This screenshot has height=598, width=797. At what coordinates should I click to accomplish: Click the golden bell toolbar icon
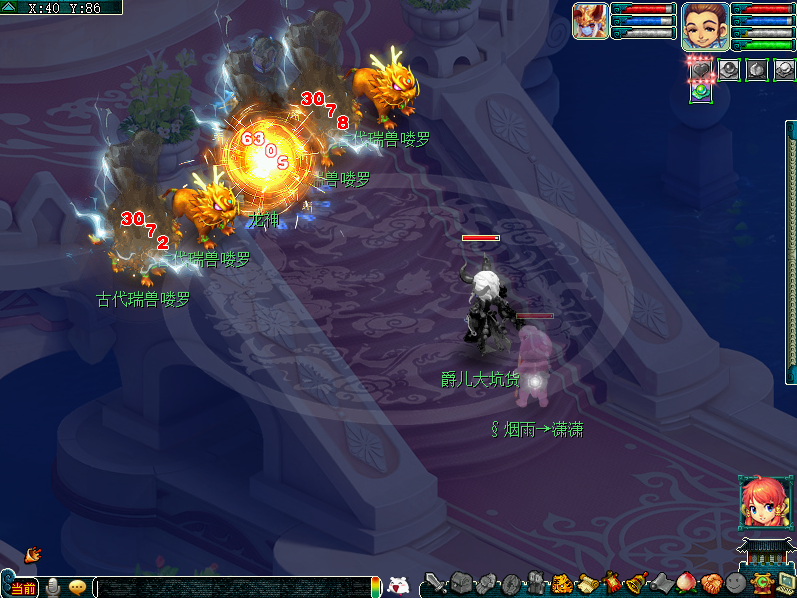[637, 583]
